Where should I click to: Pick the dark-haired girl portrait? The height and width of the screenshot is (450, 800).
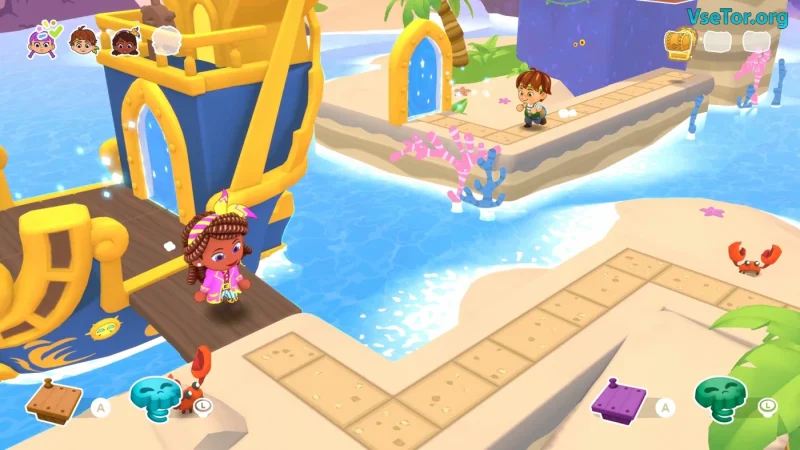(x=124, y=42)
